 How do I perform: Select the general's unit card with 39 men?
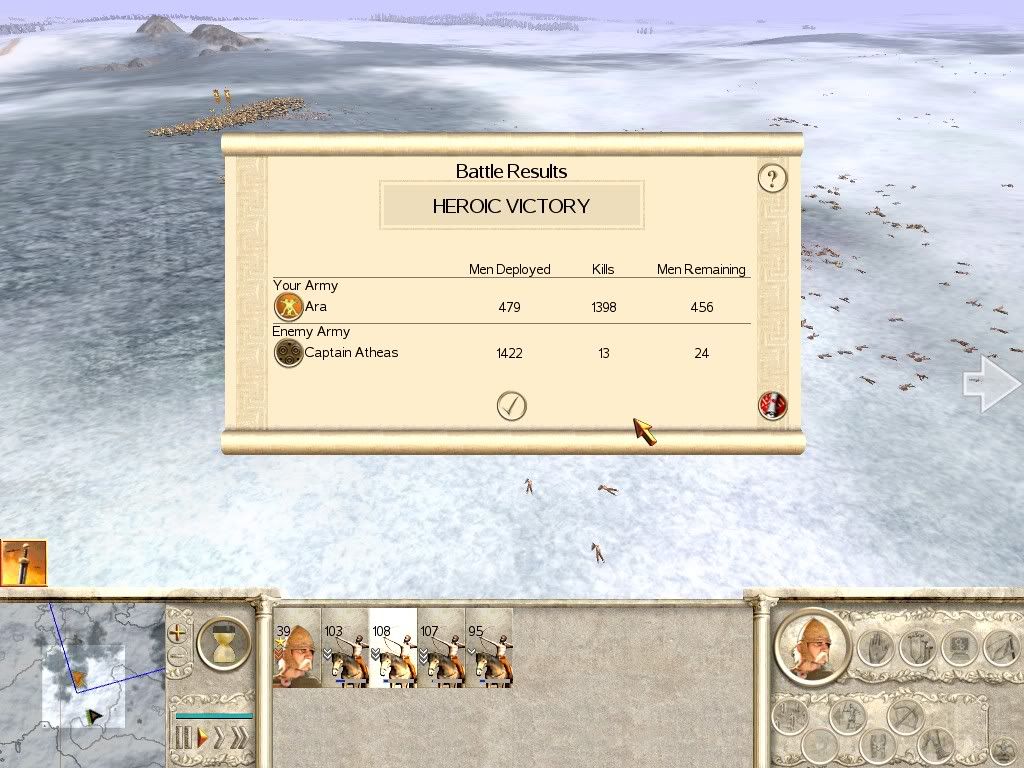pyautogui.click(x=297, y=648)
